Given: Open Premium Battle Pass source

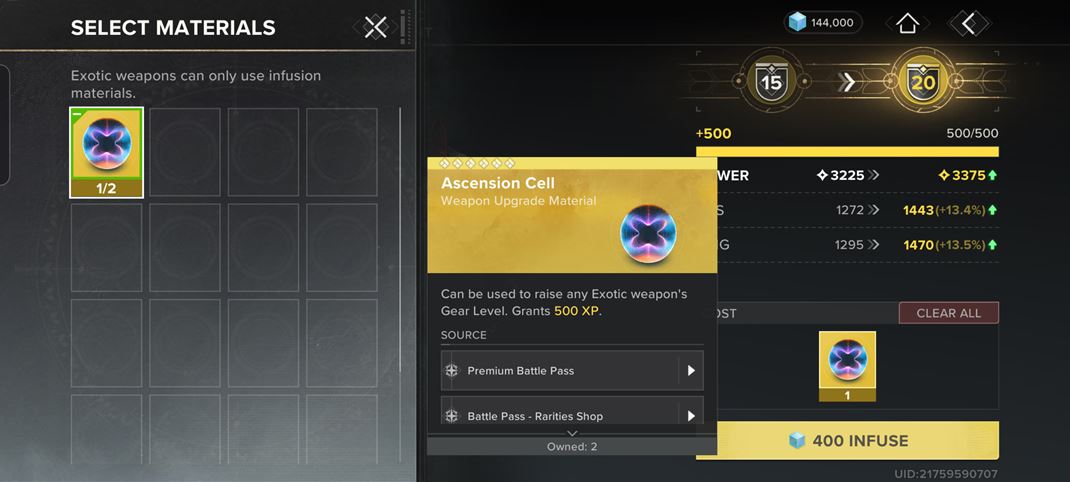Looking at the screenshot, I should [572, 371].
